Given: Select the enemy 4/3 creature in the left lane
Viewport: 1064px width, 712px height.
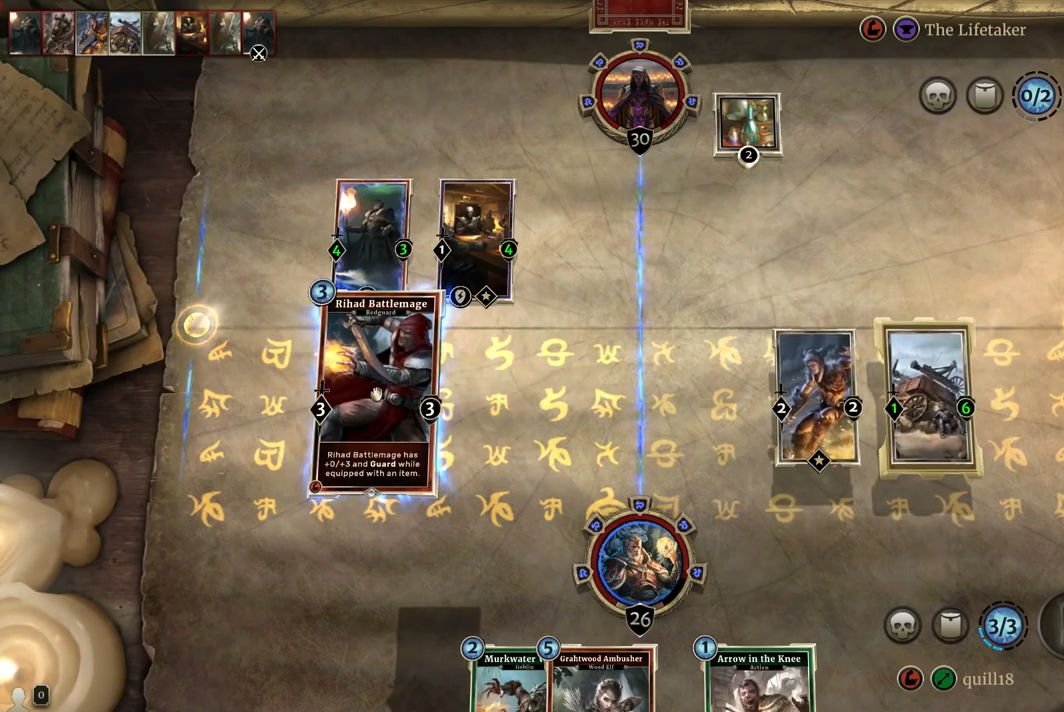Looking at the screenshot, I should pyautogui.click(x=372, y=235).
